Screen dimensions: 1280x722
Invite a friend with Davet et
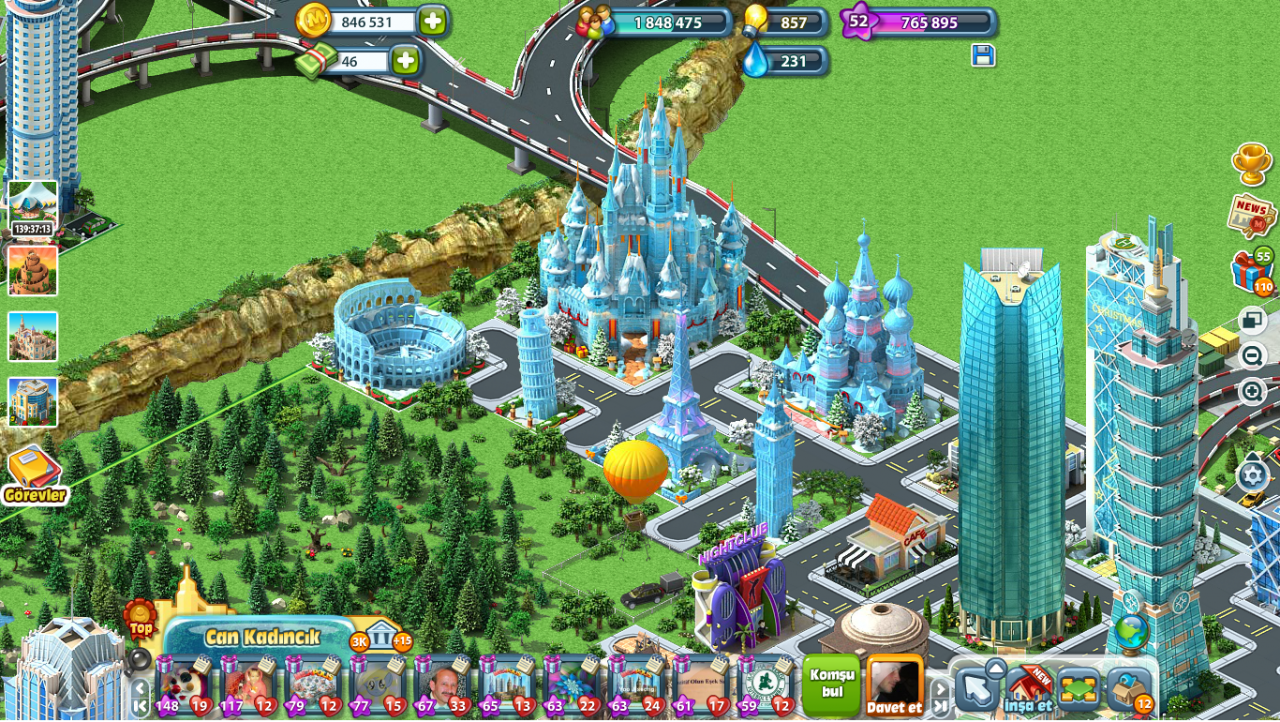894,685
